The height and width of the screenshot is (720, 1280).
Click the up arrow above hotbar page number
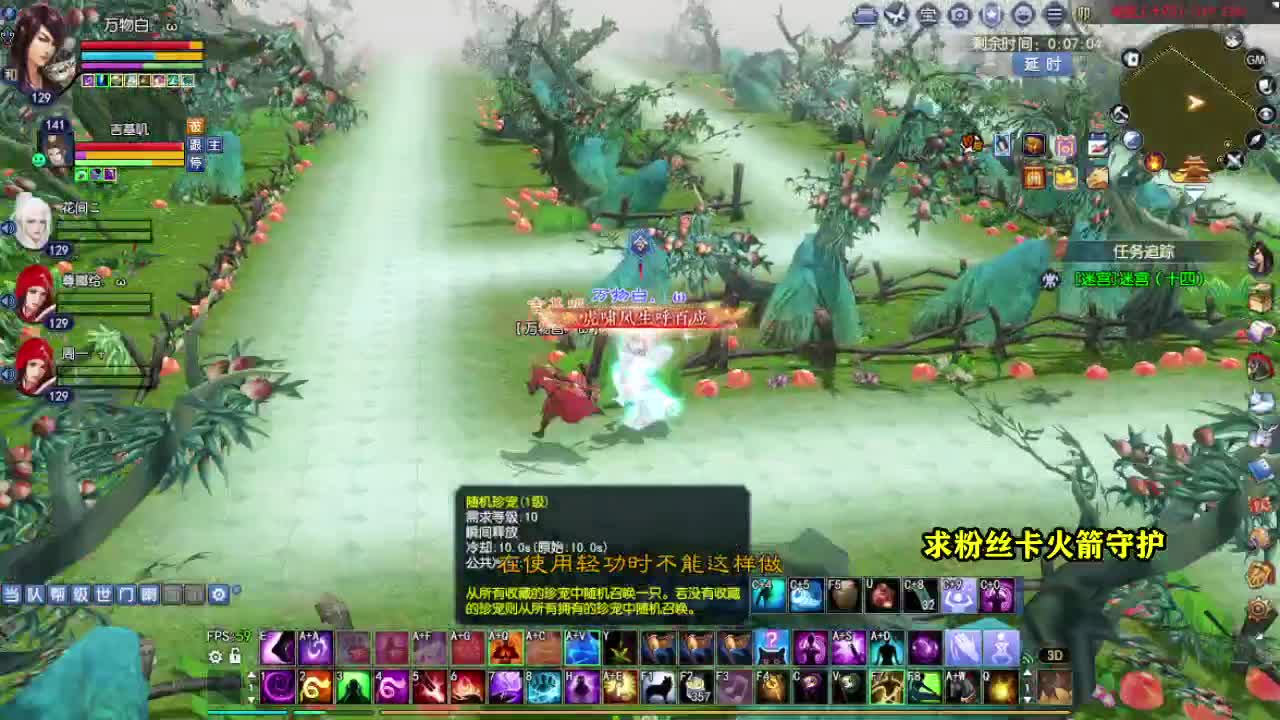click(x=252, y=673)
